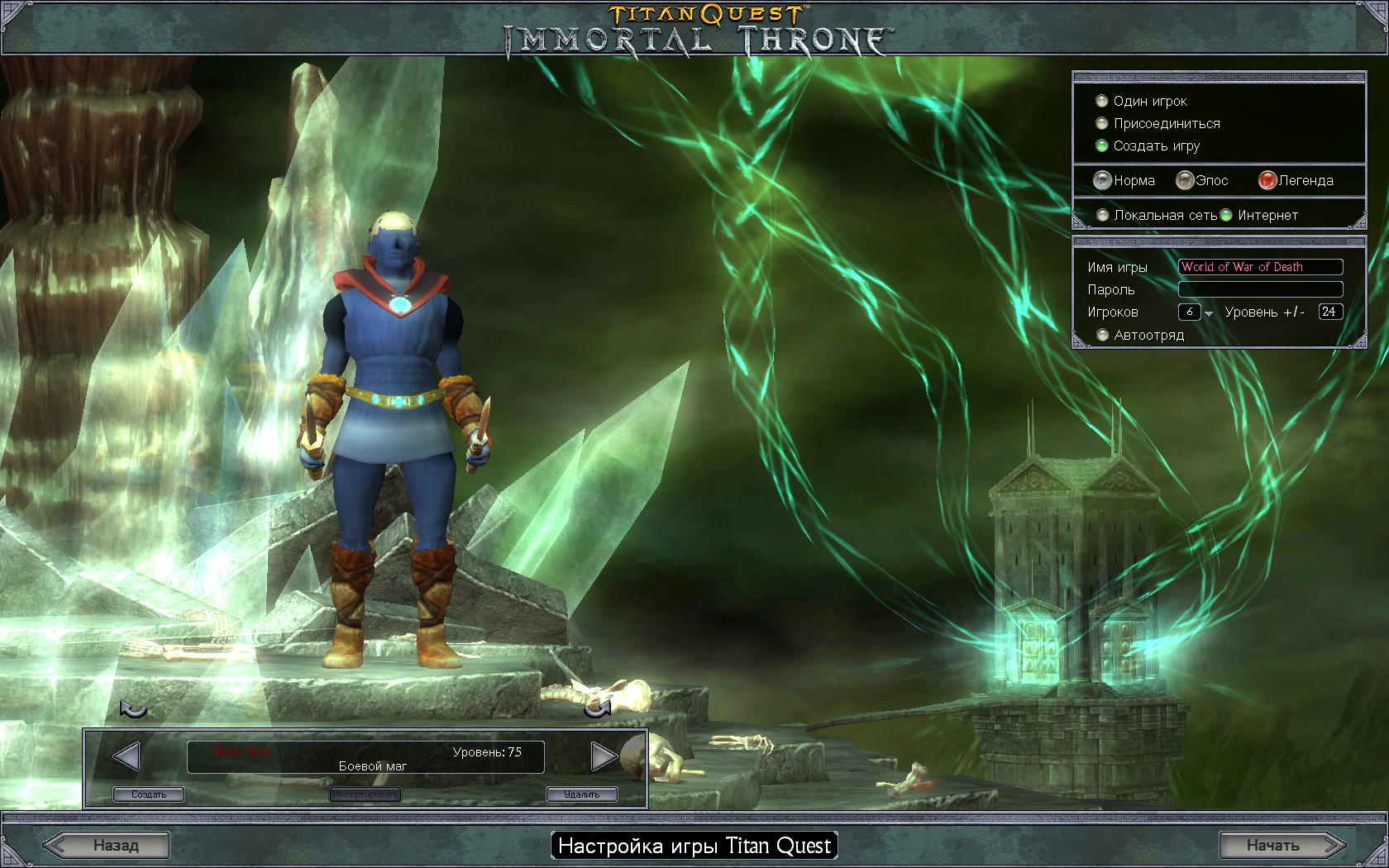This screenshot has height=868, width=1389.
Task: Click the Уровень +/- level range field
Action: tap(1330, 312)
